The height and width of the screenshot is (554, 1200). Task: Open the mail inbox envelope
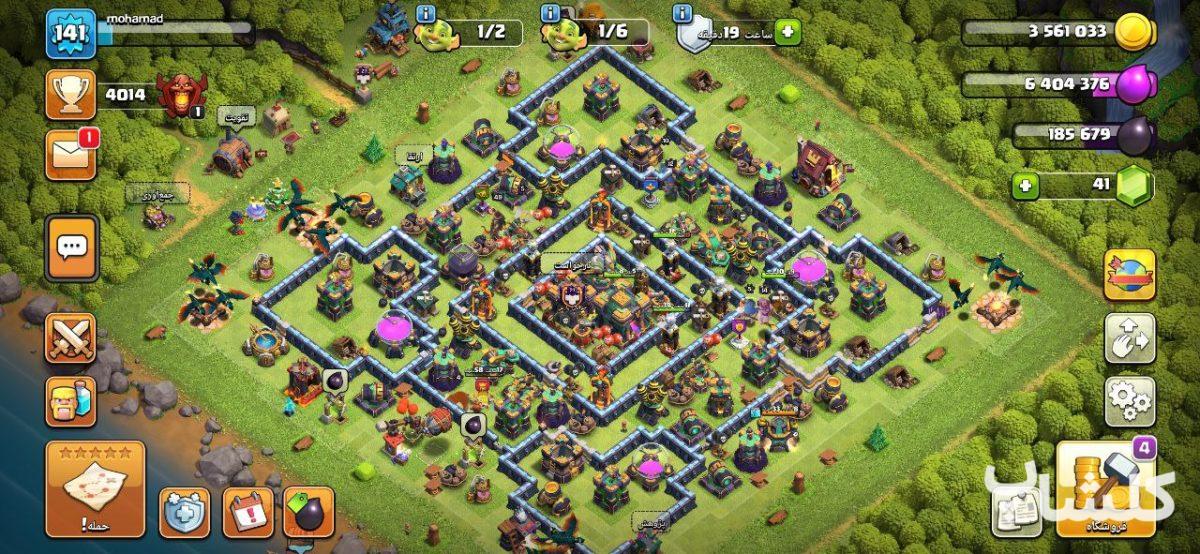pyautogui.click(x=71, y=156)
